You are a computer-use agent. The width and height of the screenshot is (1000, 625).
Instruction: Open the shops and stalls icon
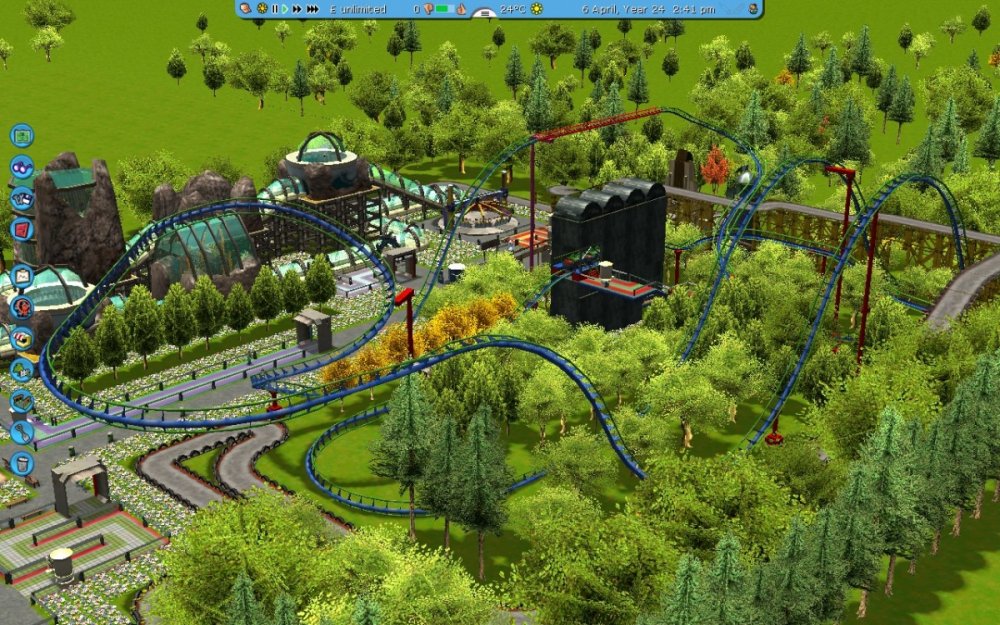click(x=21, y=338)
